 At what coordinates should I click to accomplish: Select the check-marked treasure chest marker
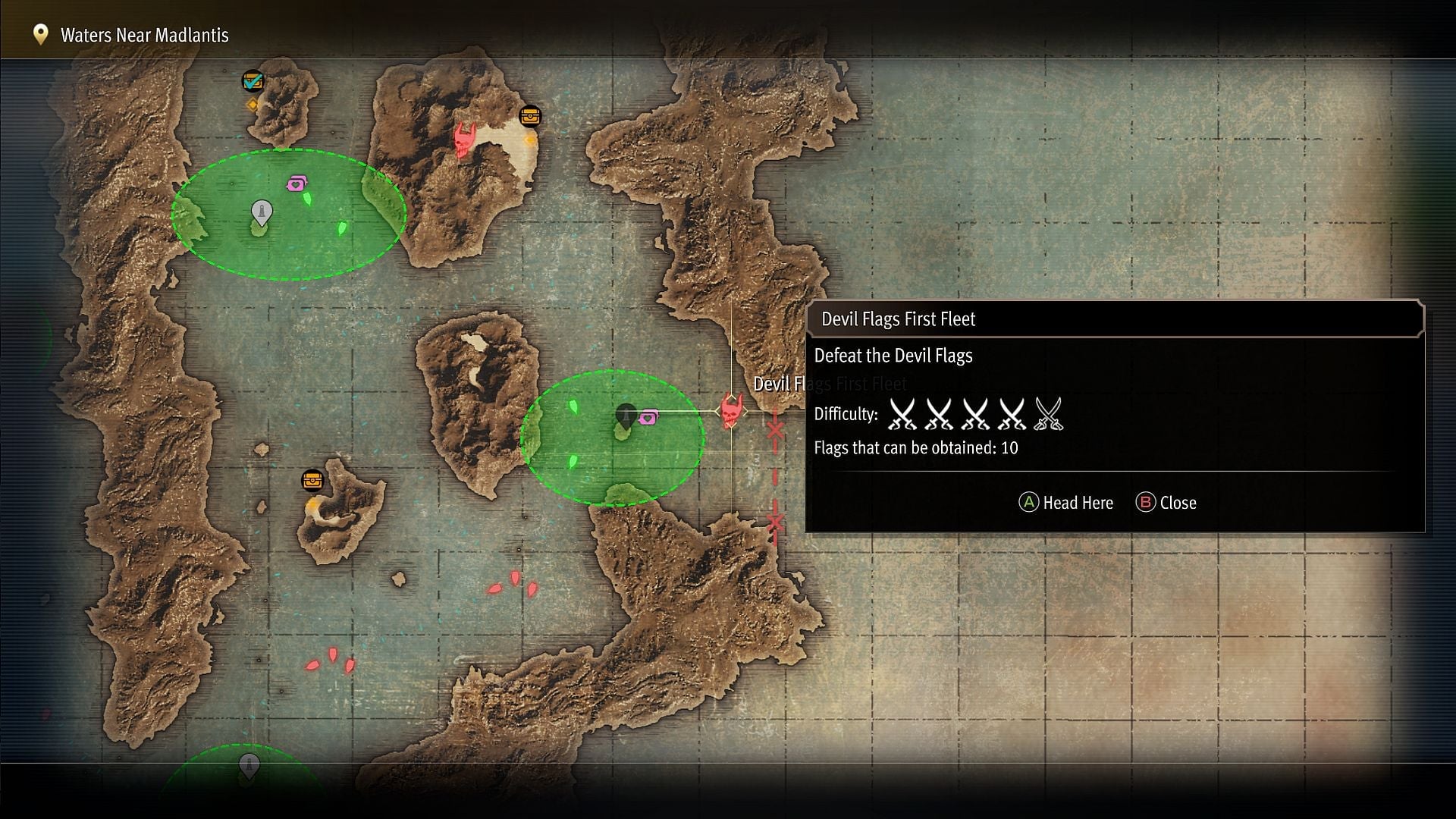(x=253, y=80)
